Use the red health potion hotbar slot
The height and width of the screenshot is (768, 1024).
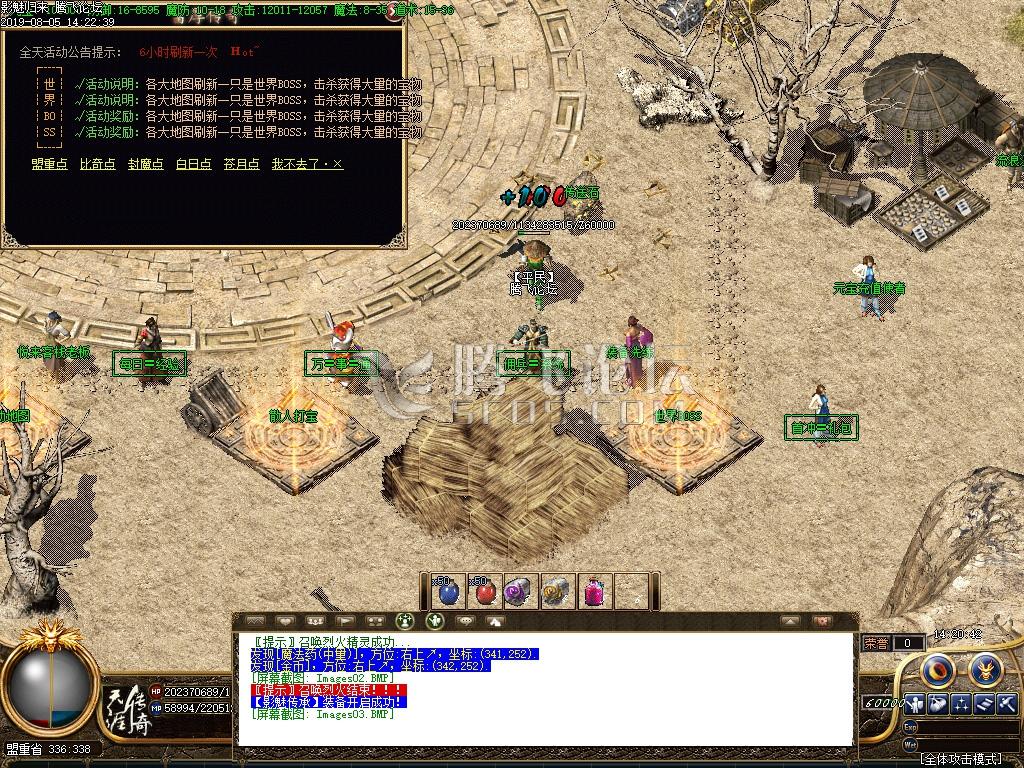(485, 592)
